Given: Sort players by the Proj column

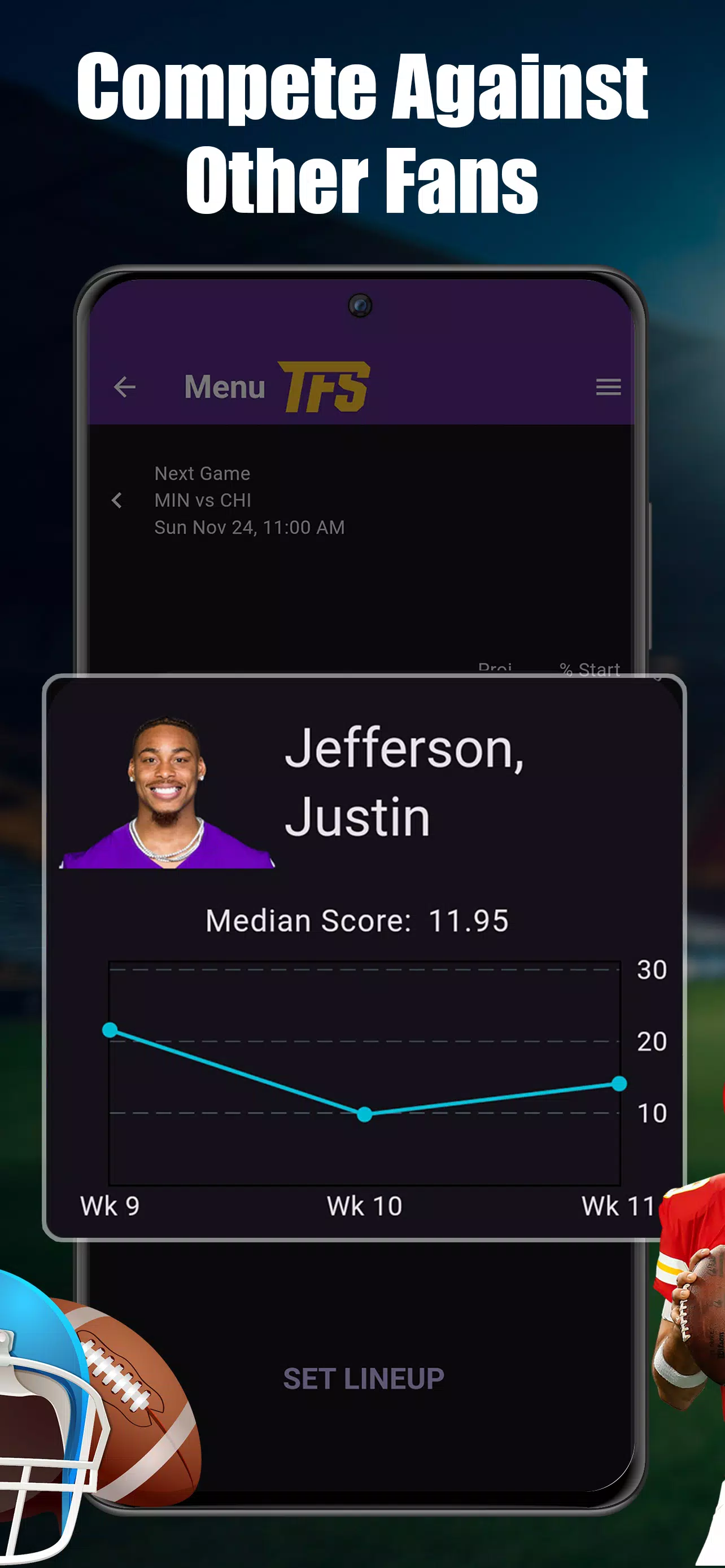Looking at the screenshot, I should (496, 668).
